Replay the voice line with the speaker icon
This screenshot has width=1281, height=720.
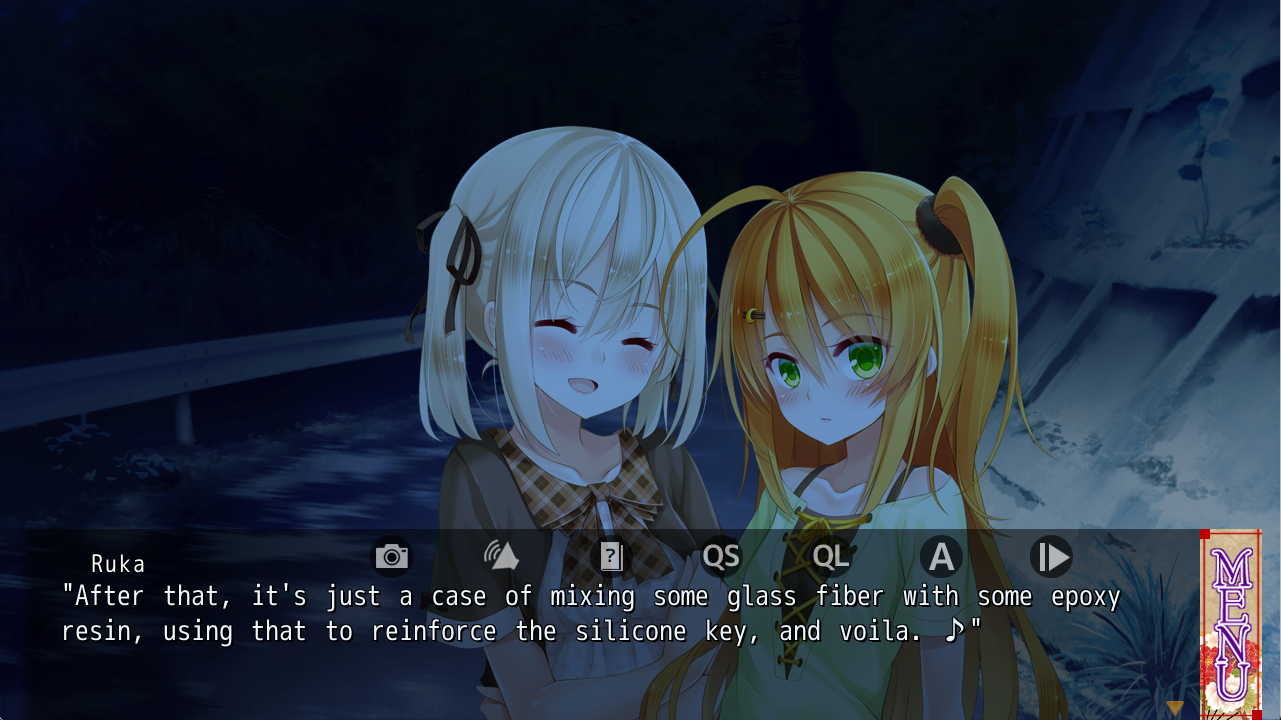[x=501, y=556]
